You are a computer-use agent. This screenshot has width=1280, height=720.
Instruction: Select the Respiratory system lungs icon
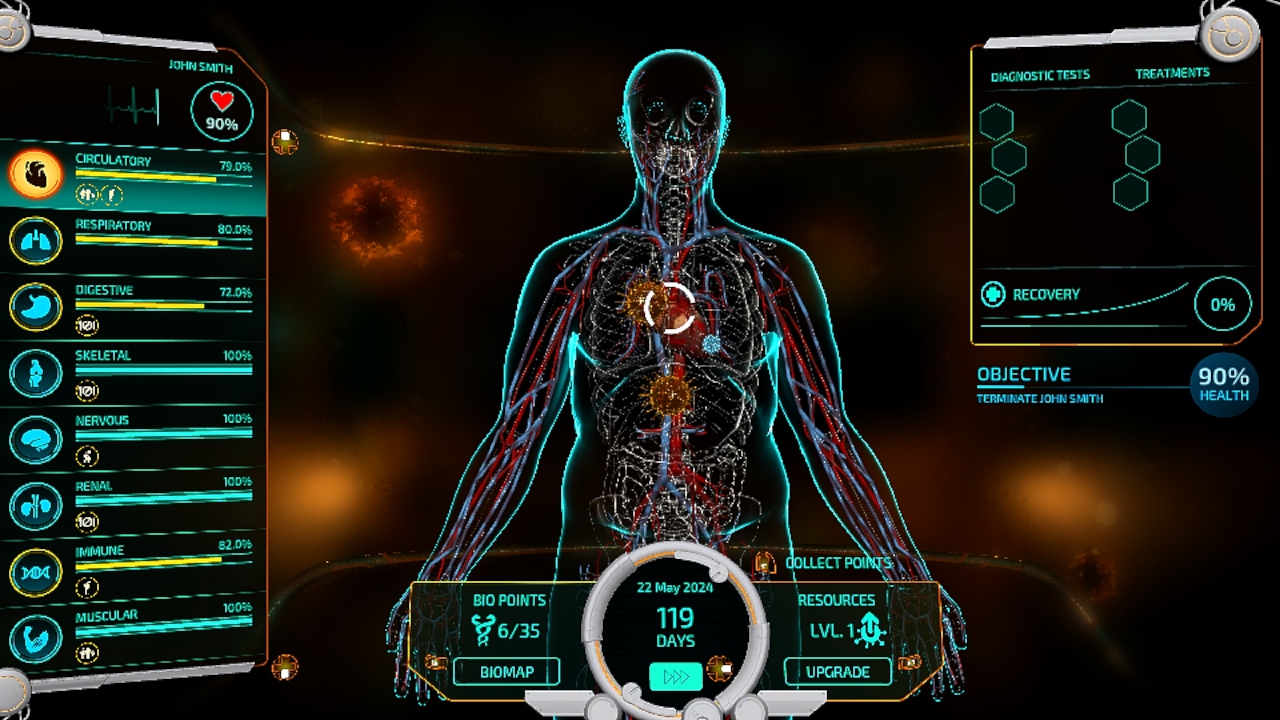pos(36,241)
